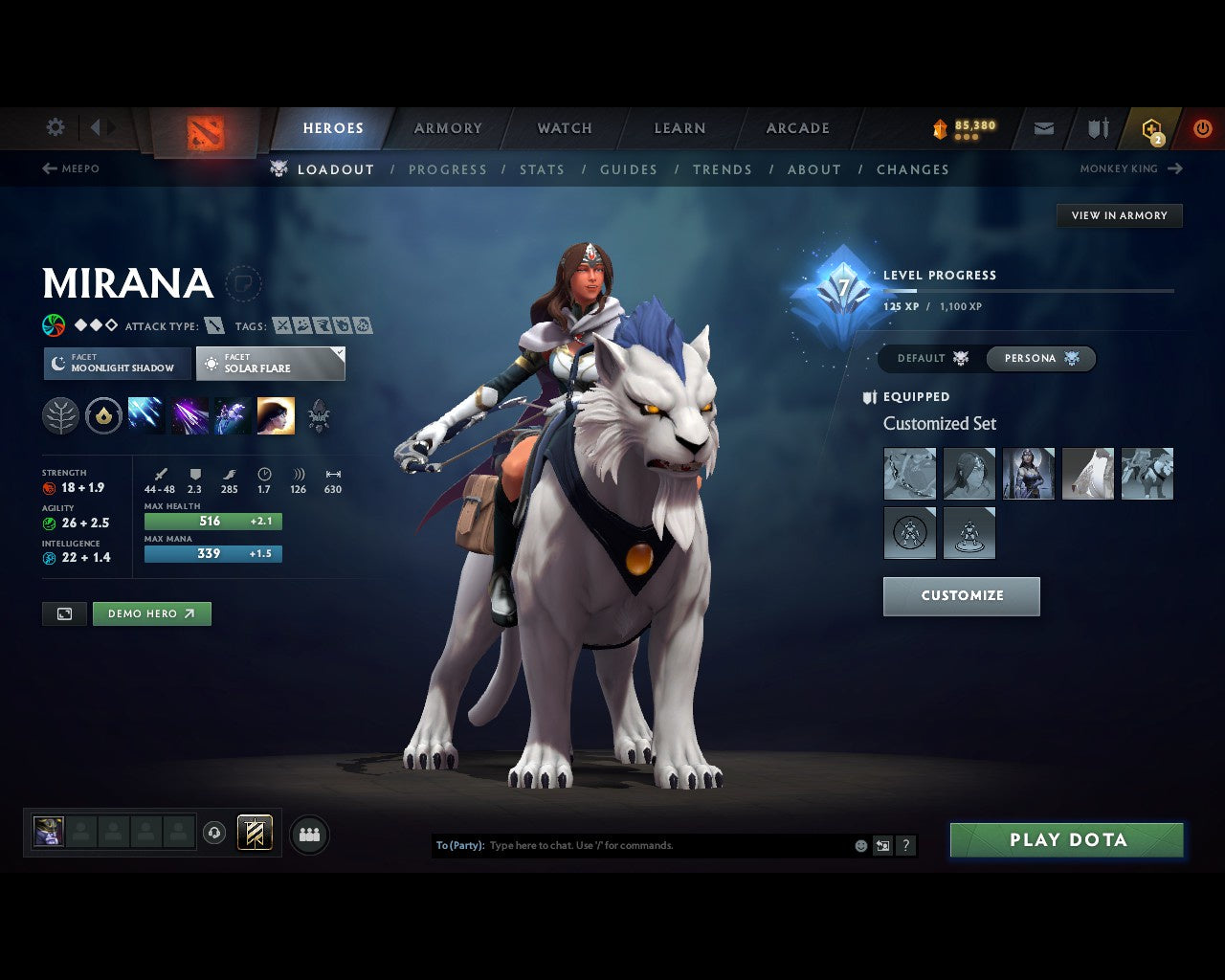Click the chat input field
The image size is (1225, 980).
pos(651,845)
